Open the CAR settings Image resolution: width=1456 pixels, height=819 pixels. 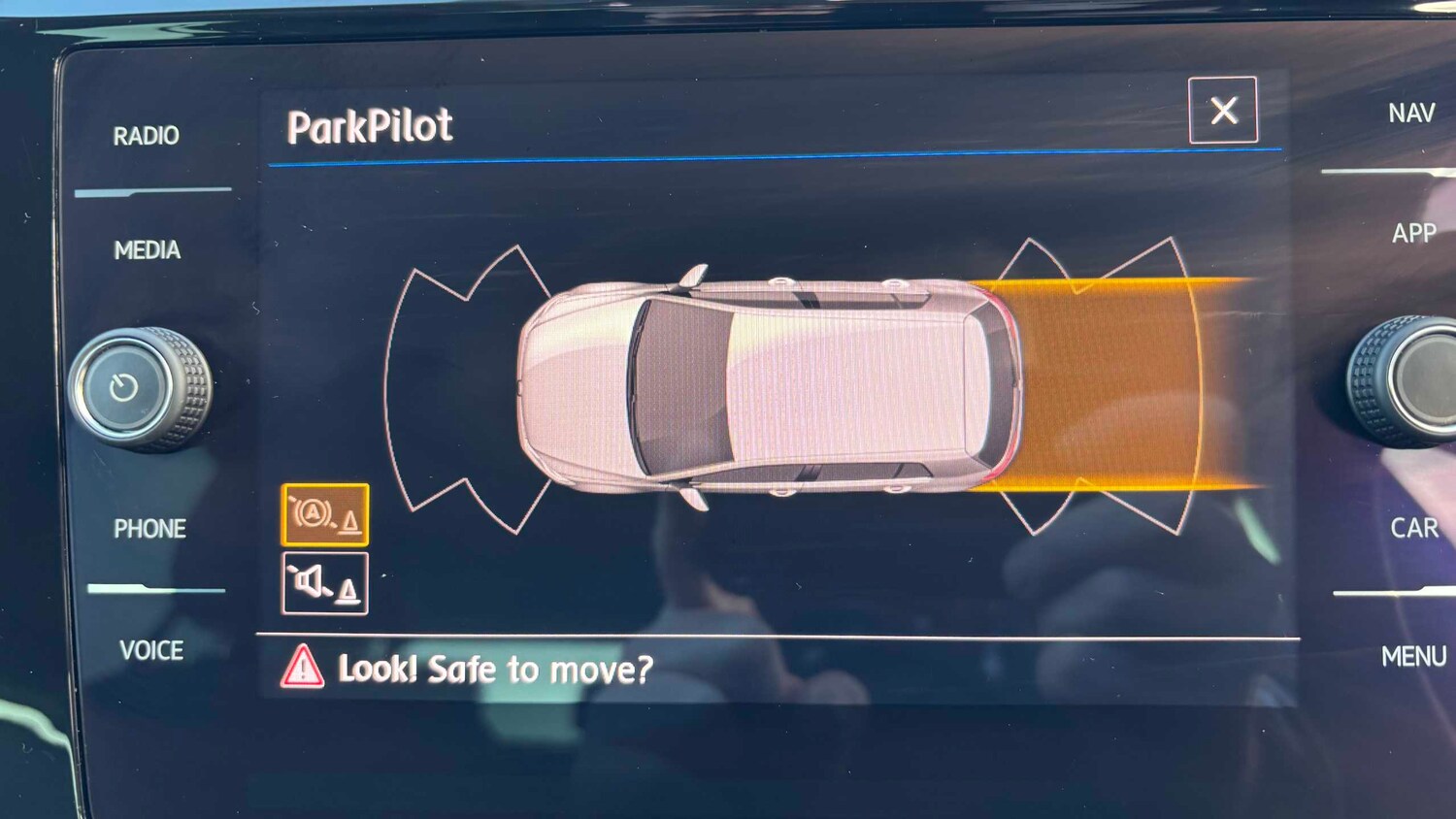pos(1414,528)
